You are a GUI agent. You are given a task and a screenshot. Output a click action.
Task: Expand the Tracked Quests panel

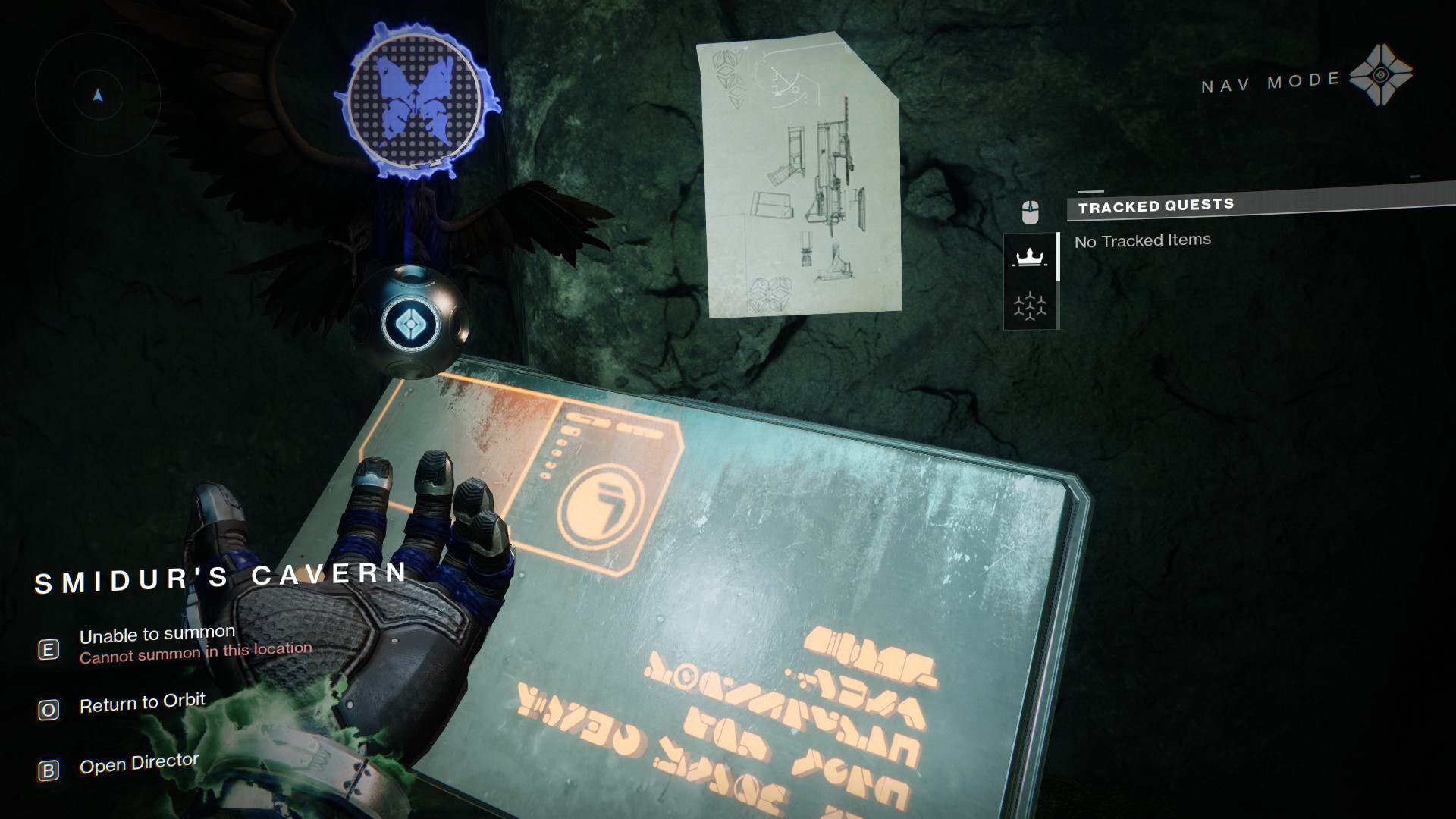1156,205
